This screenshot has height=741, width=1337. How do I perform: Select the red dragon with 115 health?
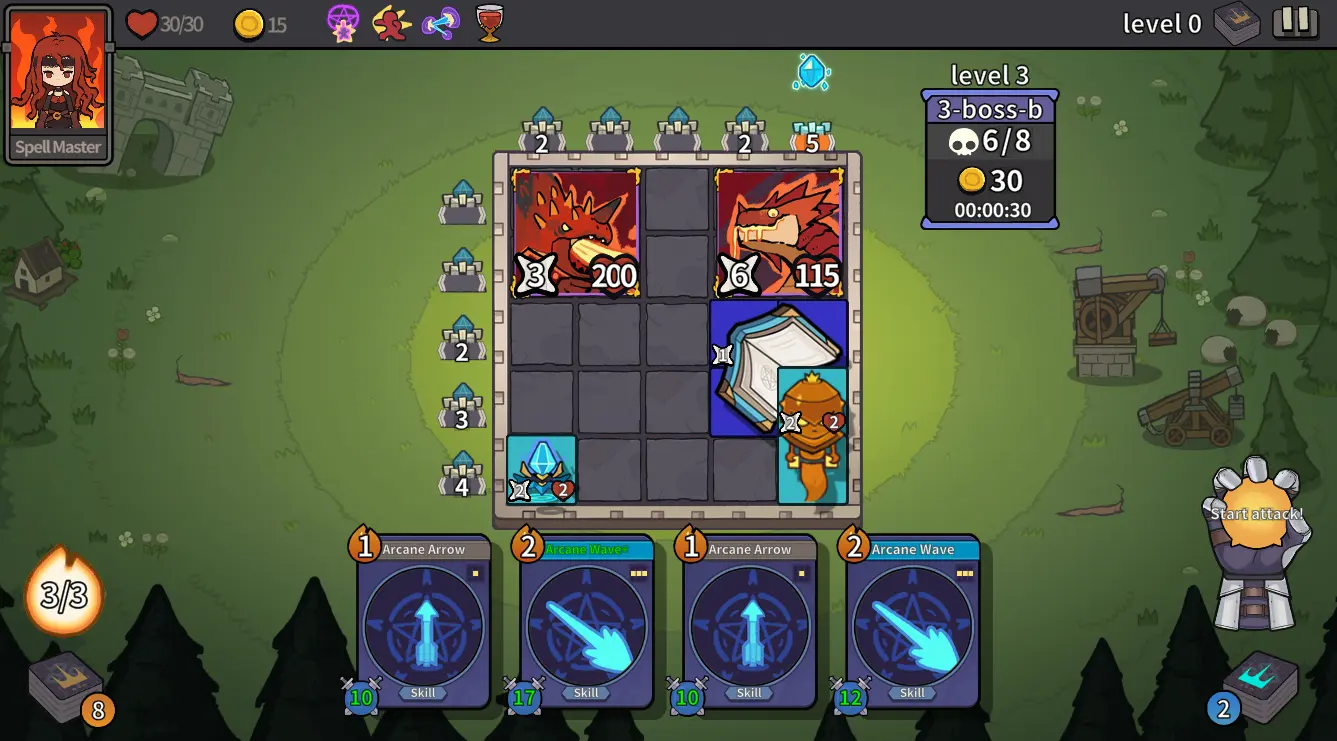point(779,233)
